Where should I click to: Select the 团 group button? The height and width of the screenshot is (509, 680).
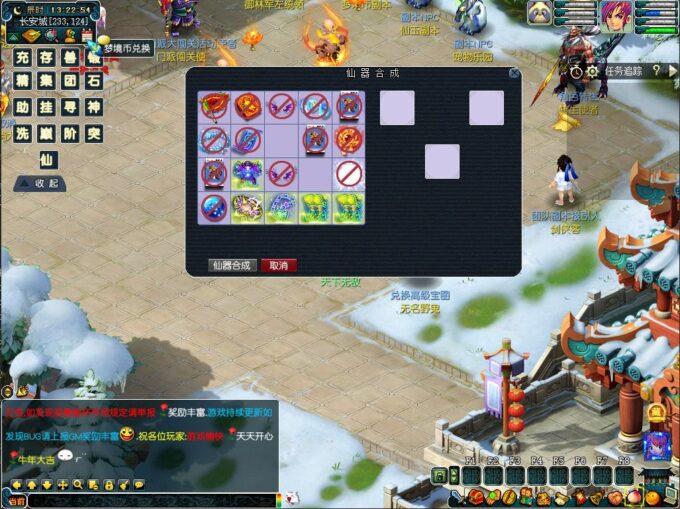tap(70, 81)
